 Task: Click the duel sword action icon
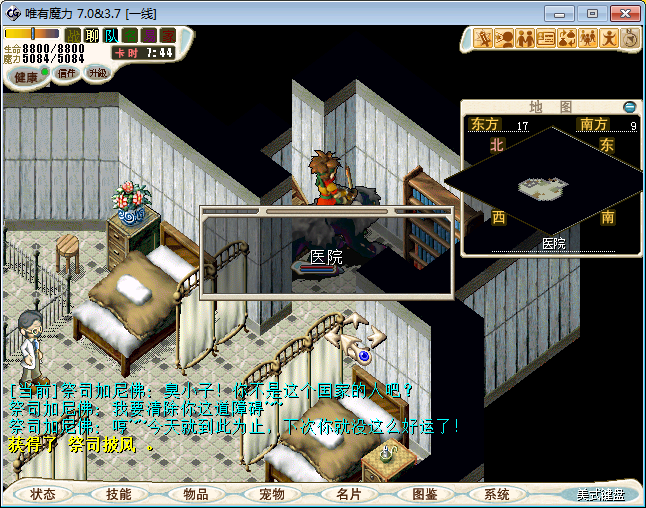[484, 39]
